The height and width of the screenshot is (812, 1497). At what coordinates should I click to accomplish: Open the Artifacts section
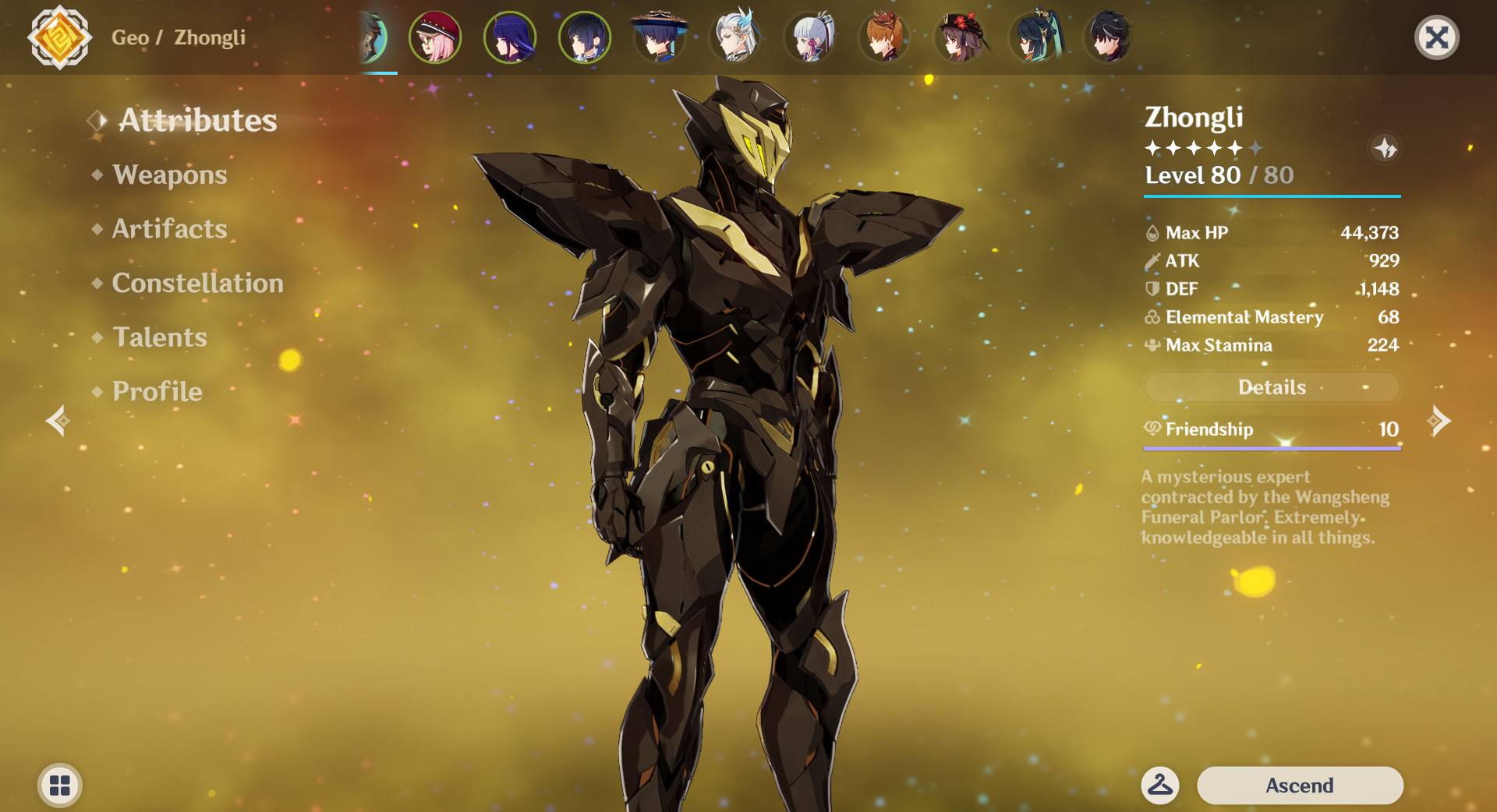[x=168, y=229]
